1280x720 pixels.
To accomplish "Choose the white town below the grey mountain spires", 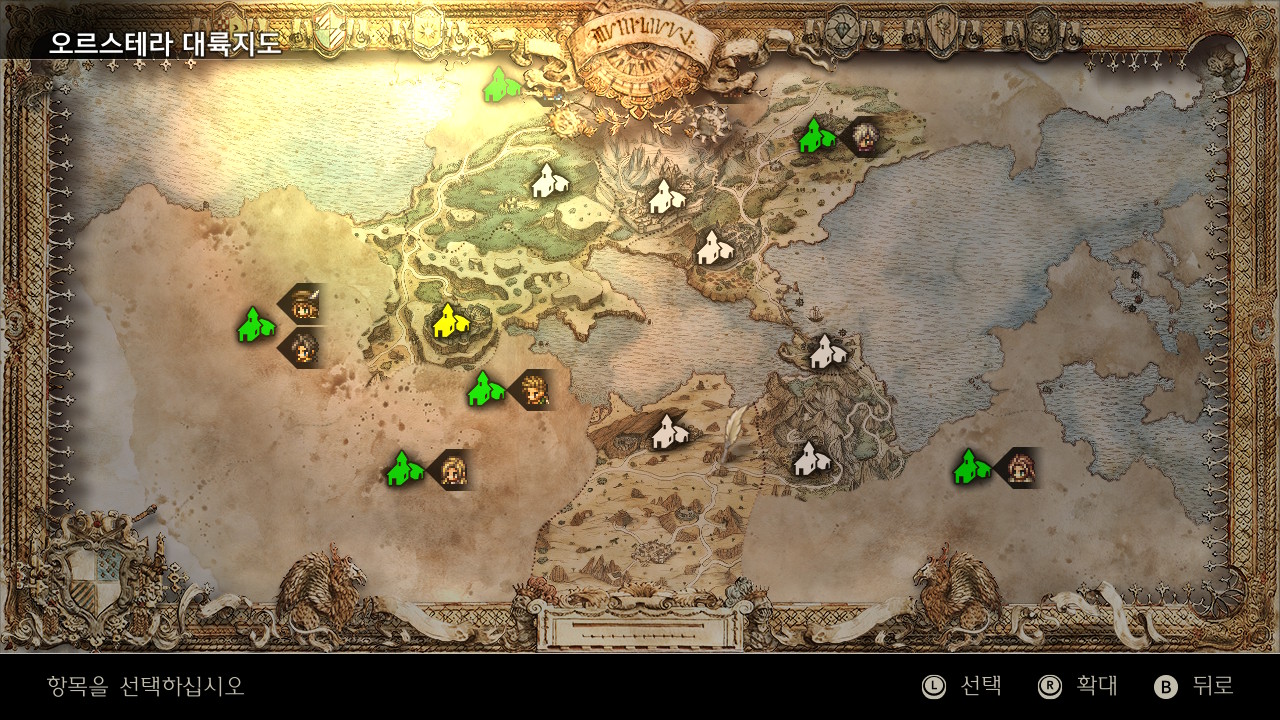I will 663,197.
